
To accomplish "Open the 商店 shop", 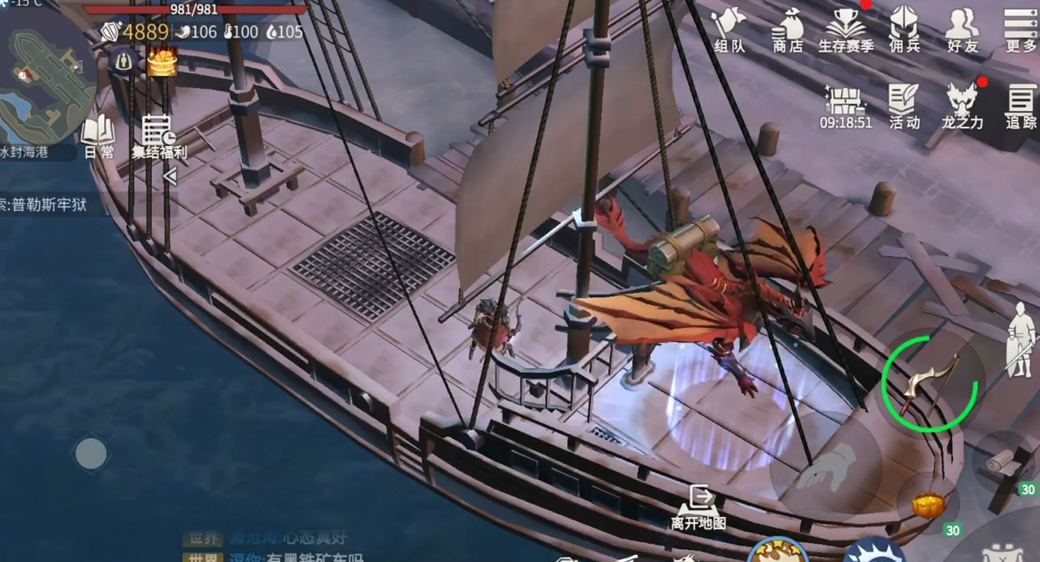I will click(x=788, y=29).
